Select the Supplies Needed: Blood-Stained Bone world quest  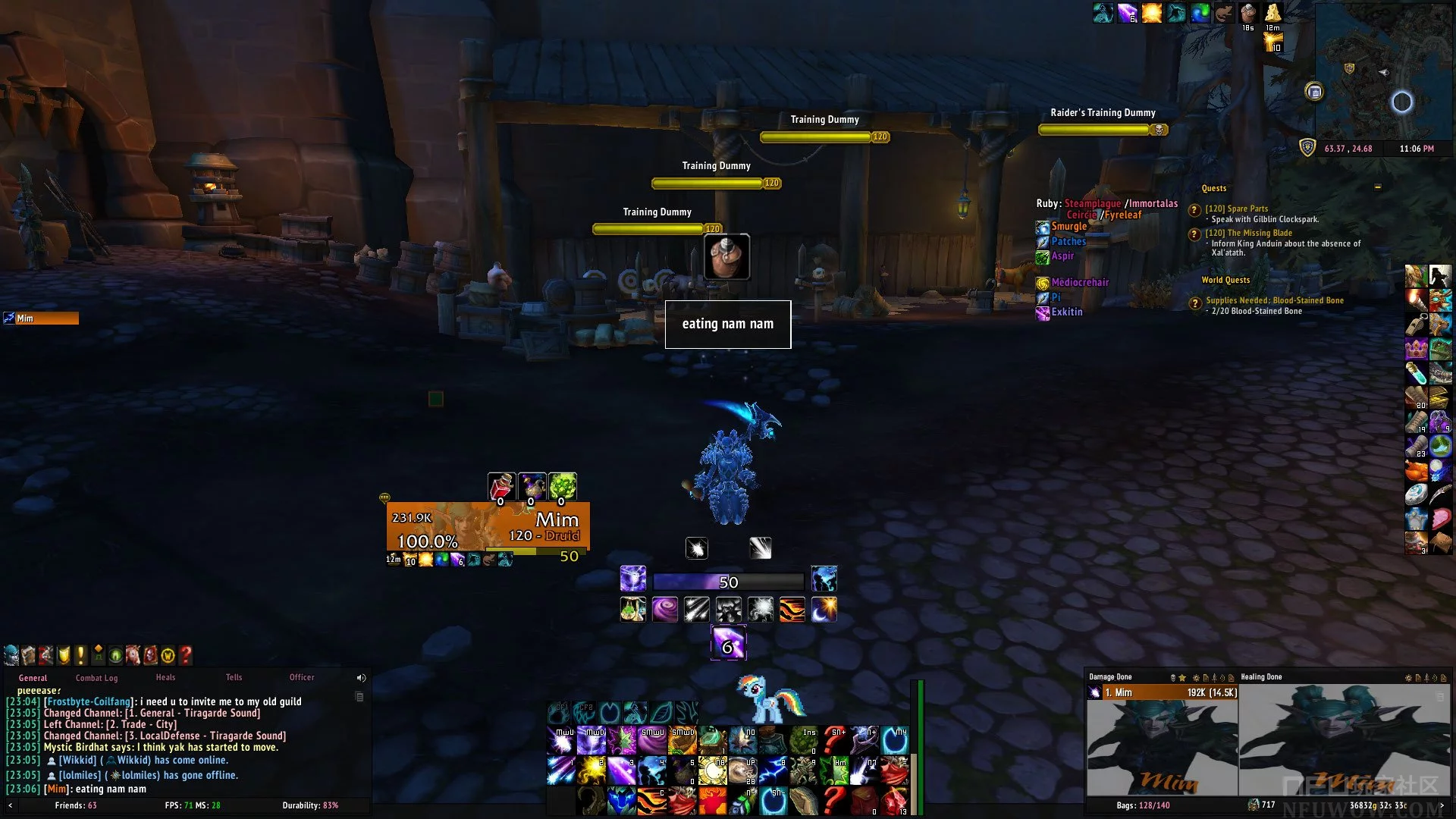1274,300
